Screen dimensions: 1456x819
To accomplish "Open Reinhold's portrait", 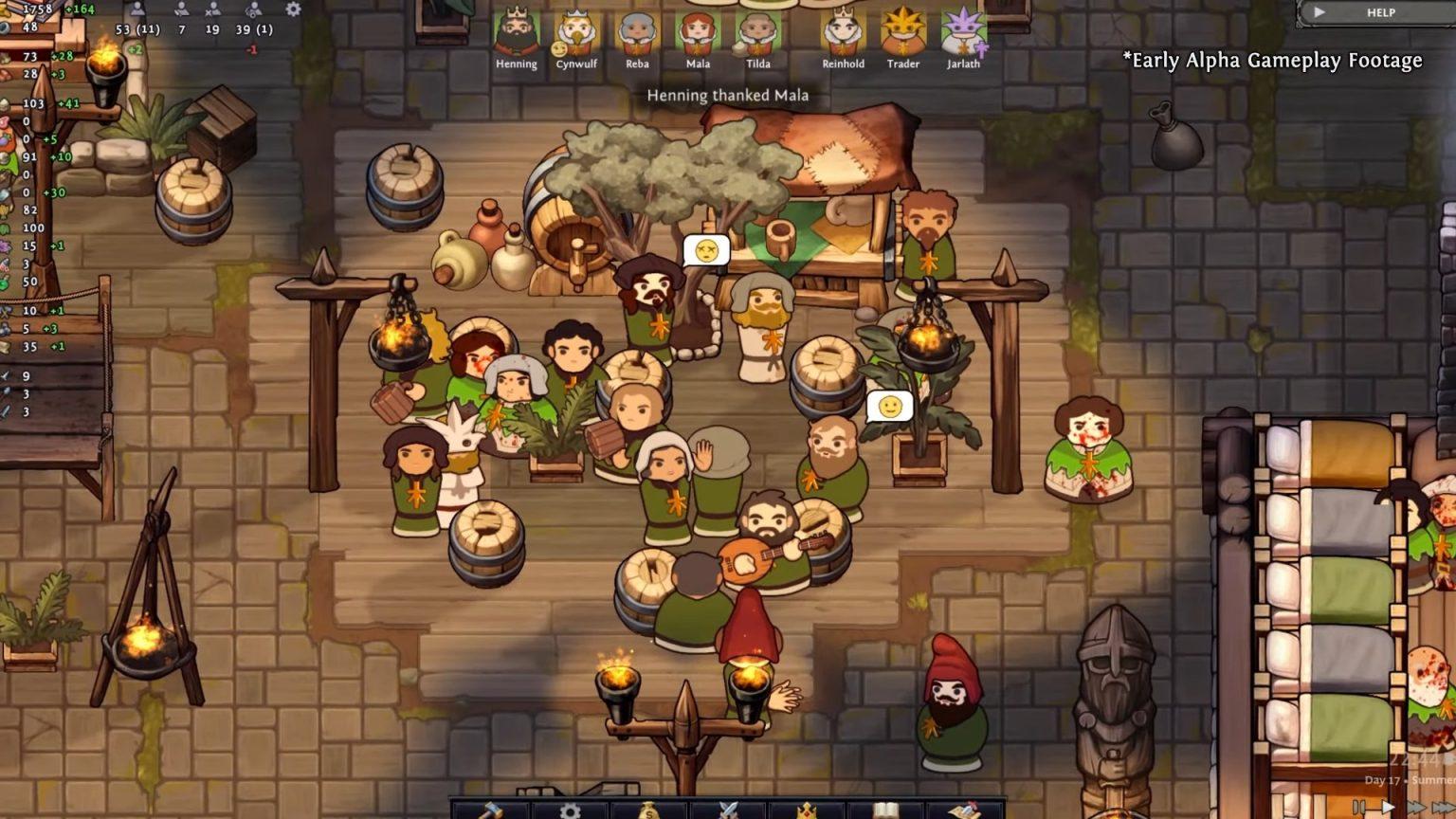I will tap(843, 34).
